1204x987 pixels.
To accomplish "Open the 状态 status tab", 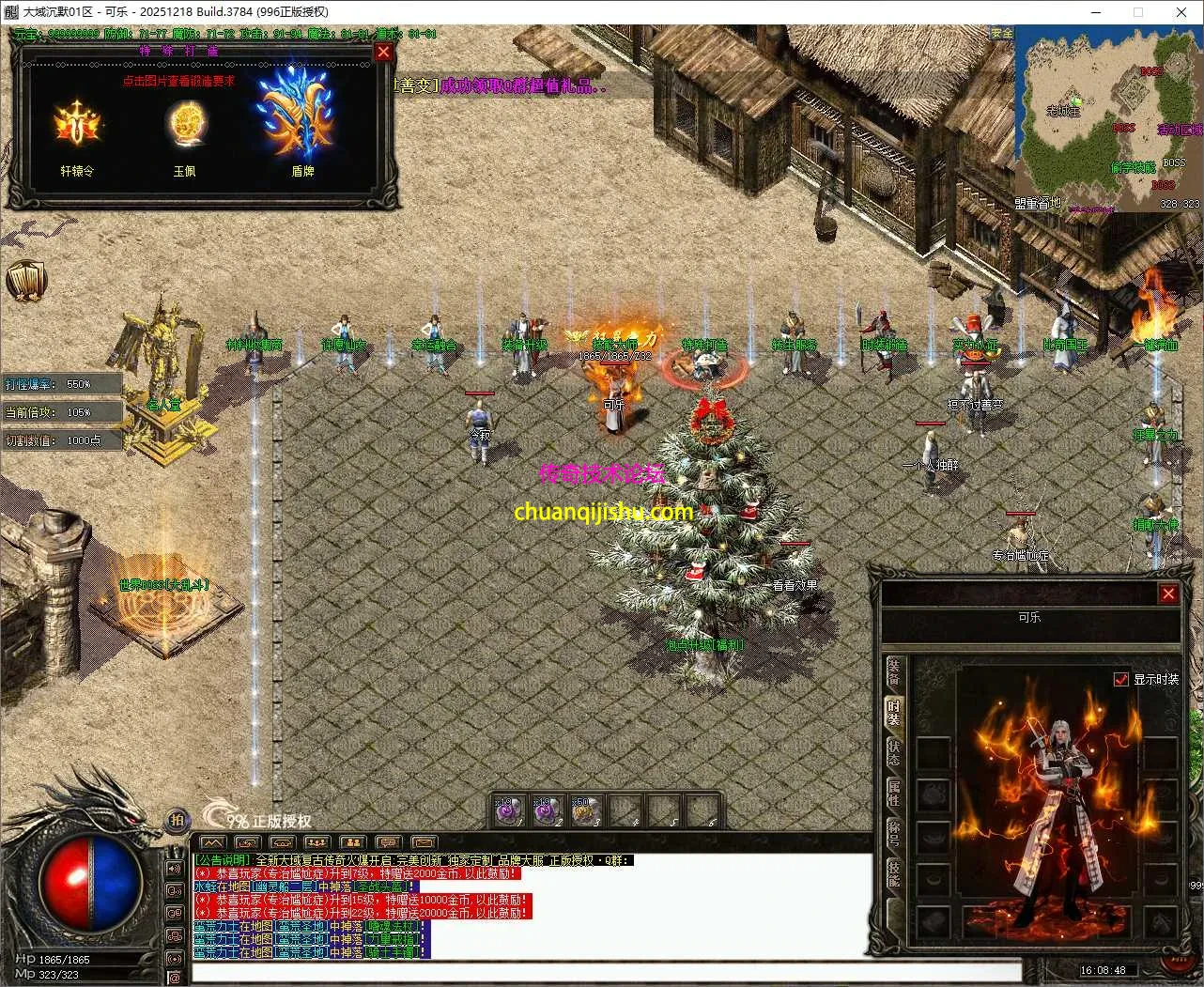I will tap(893, 753).
